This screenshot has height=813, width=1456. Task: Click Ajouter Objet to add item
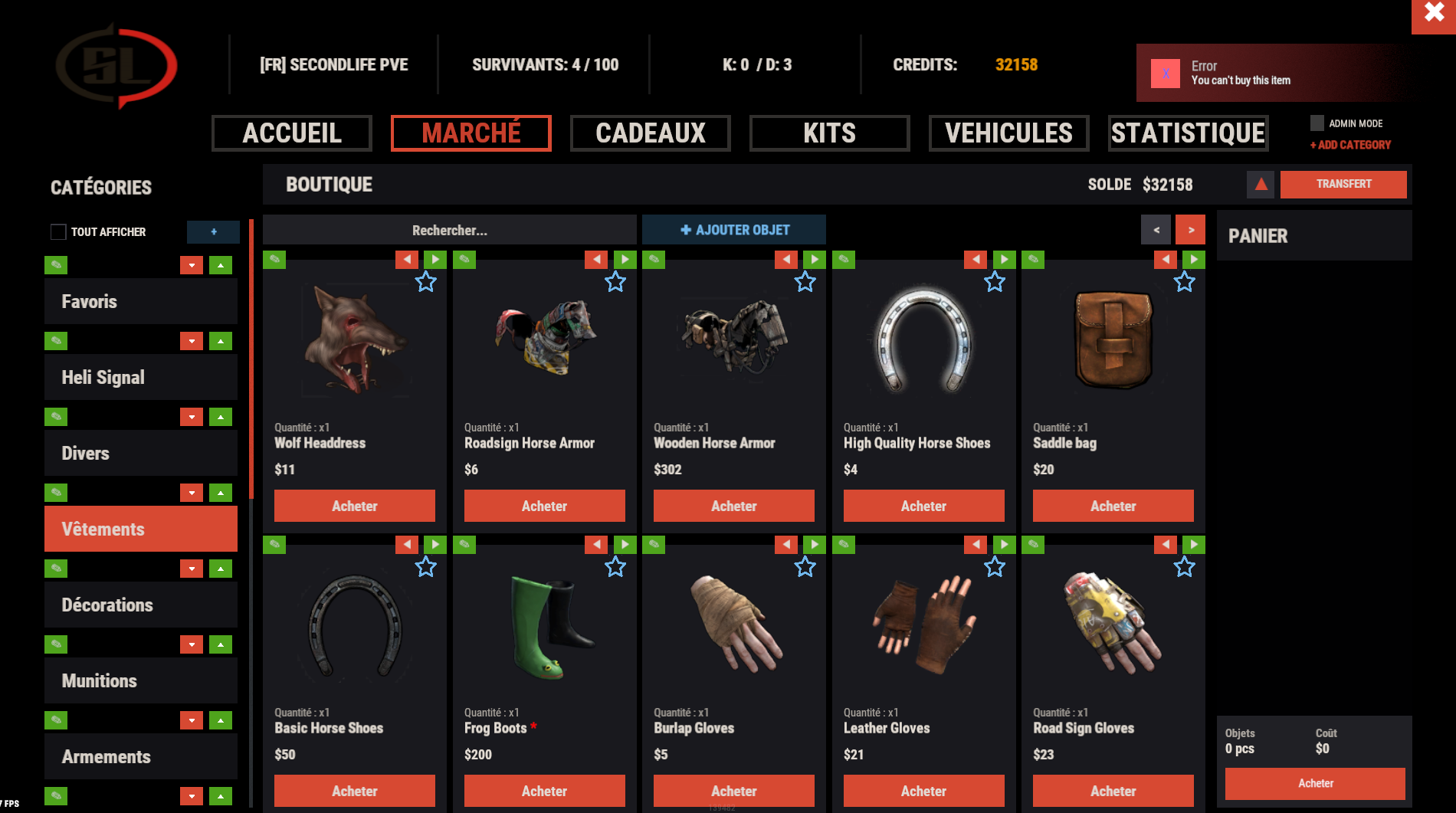click(734, 230)
